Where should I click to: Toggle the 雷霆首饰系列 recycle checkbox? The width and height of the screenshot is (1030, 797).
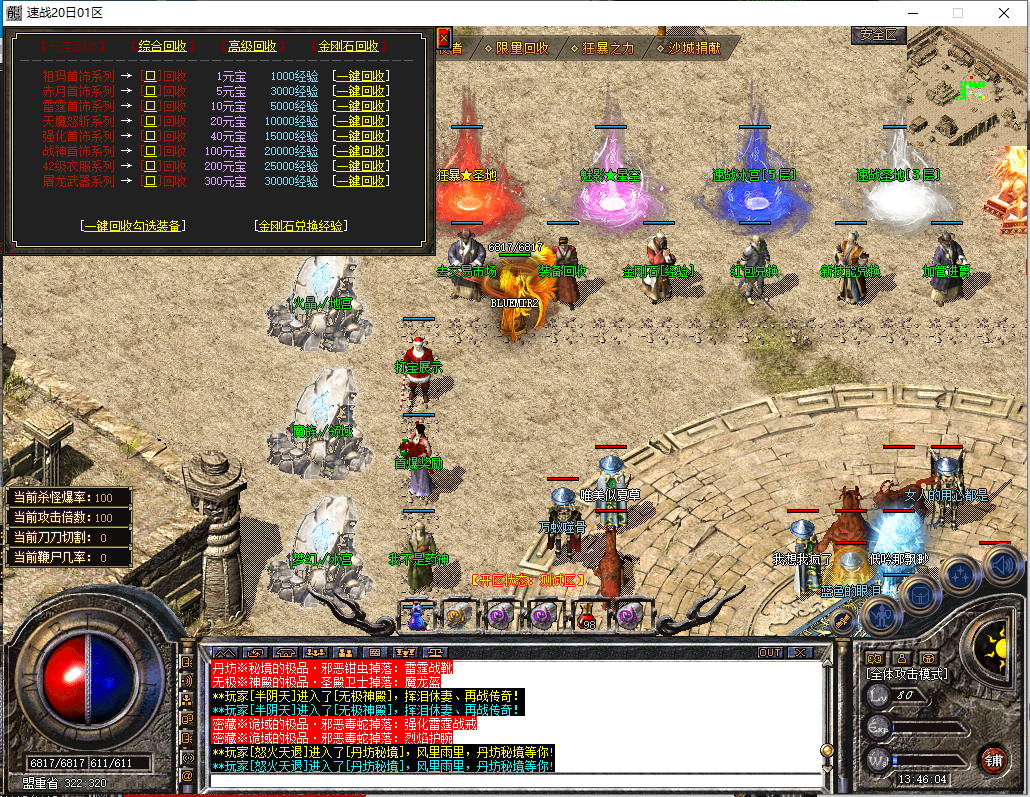click(x=150, y=106)
